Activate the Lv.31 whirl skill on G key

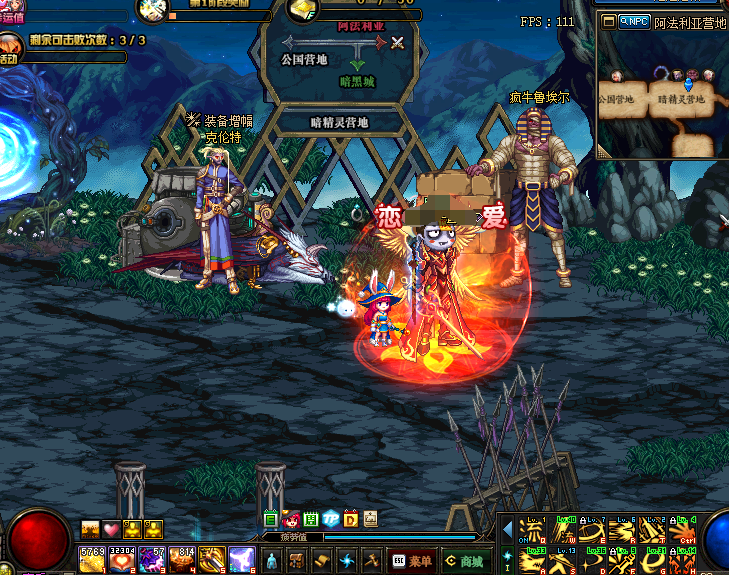click(x=652, y=560)
